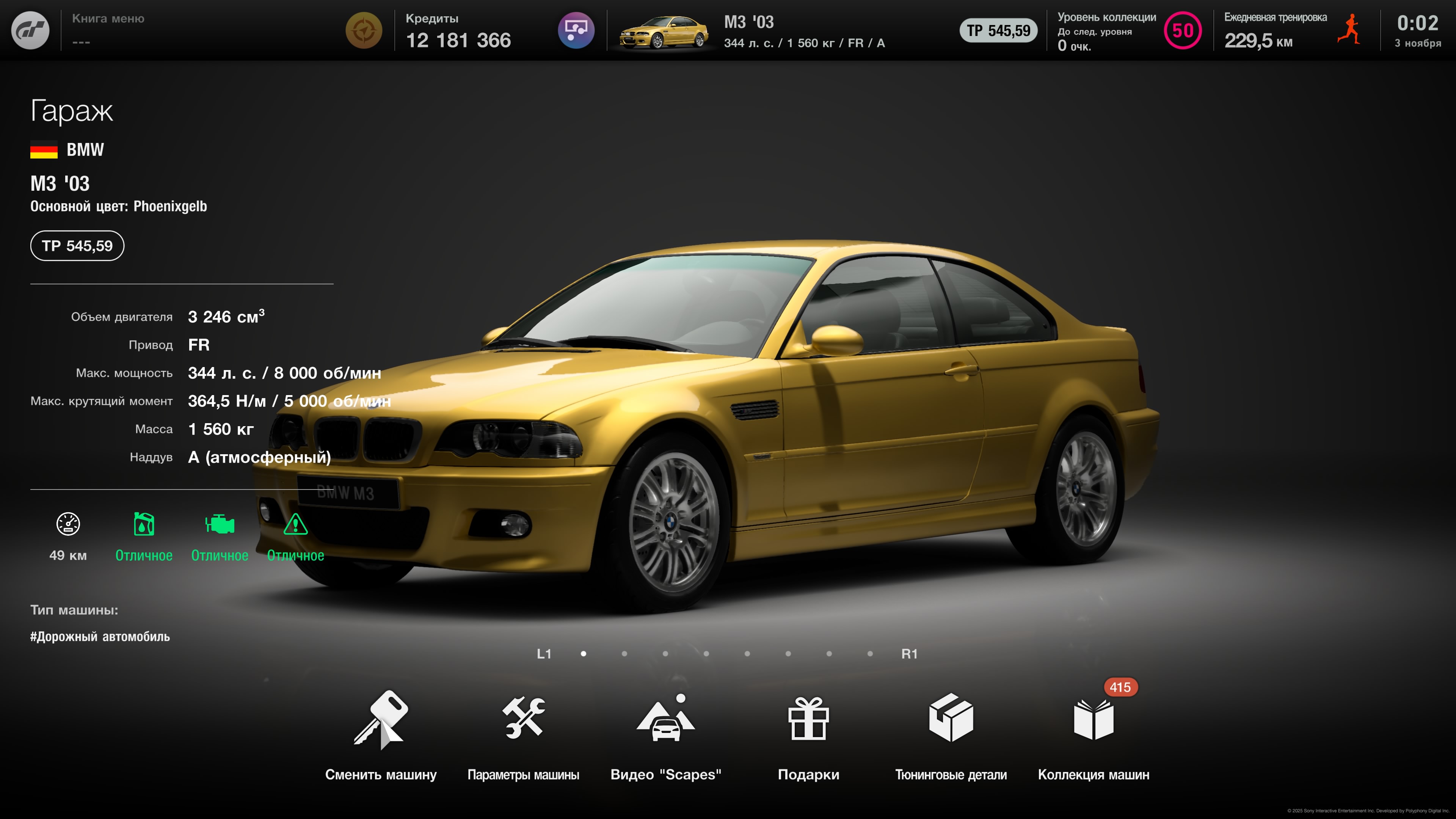Click the purple music showcase icon
This screenshot has width=1456, height=819.
coord(576,30)
